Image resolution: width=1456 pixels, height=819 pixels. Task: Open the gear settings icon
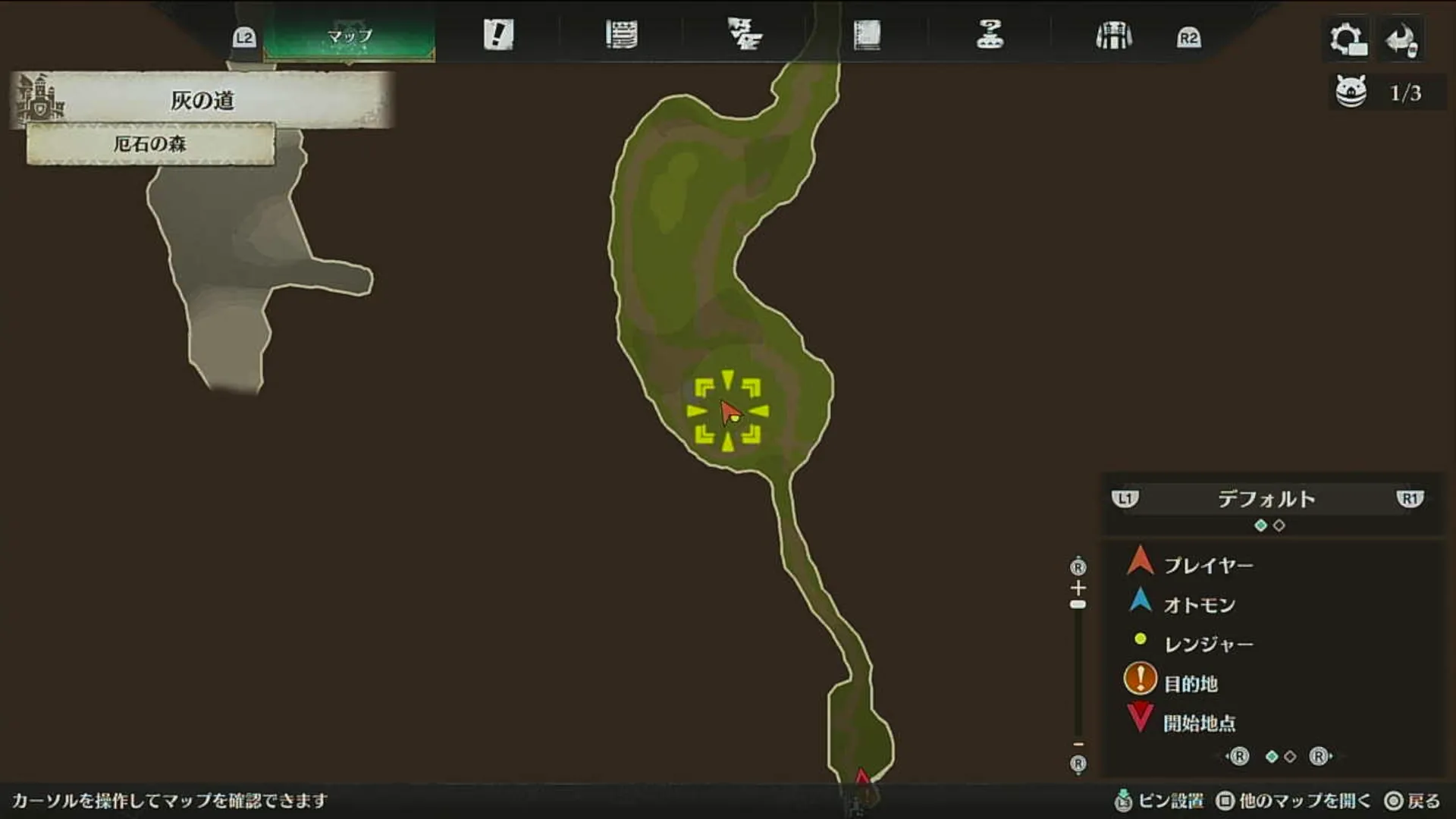pyautogui.click(x=1348, y=39)
